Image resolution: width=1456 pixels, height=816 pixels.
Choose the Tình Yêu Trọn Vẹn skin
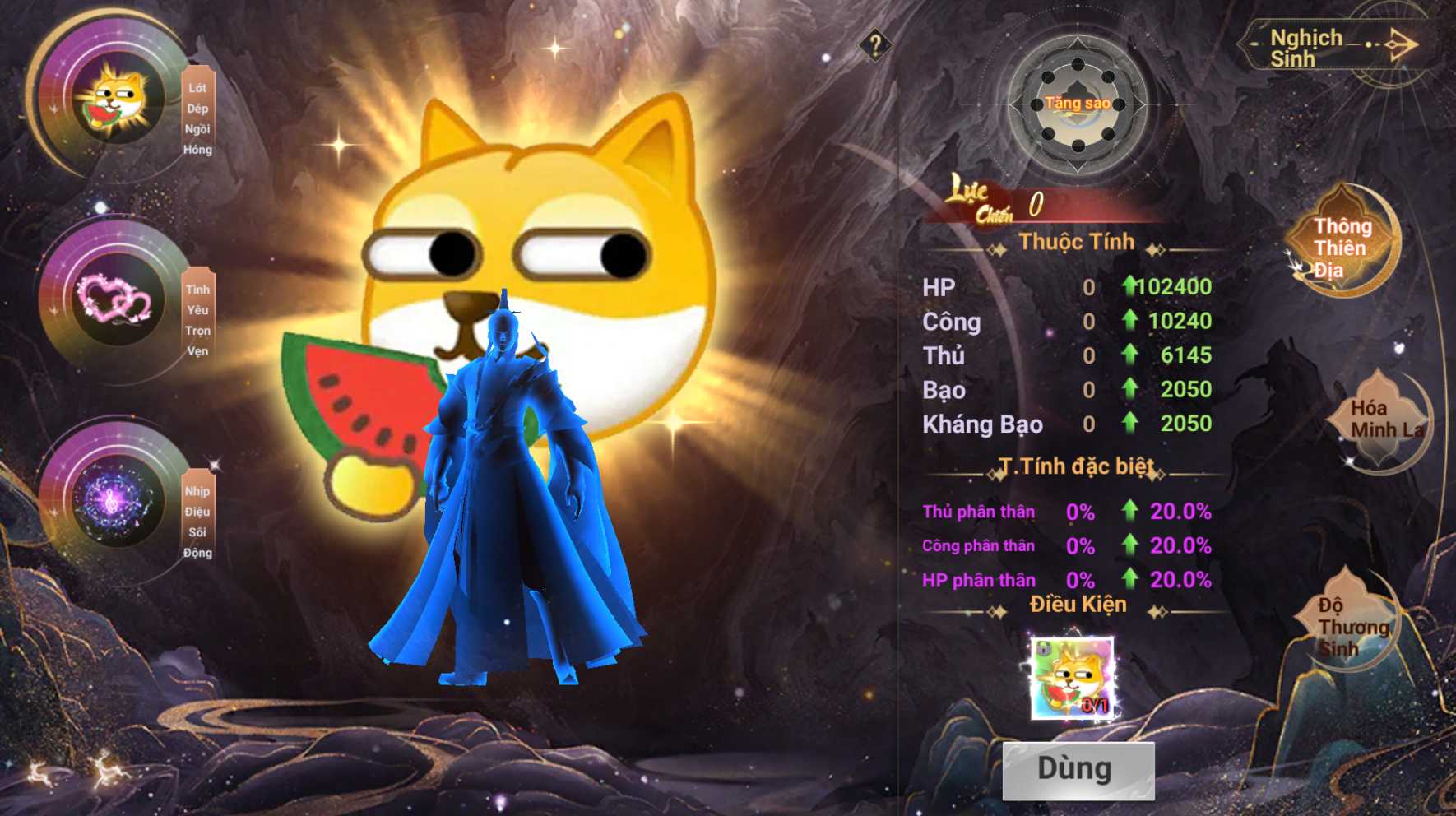point(117,299)
